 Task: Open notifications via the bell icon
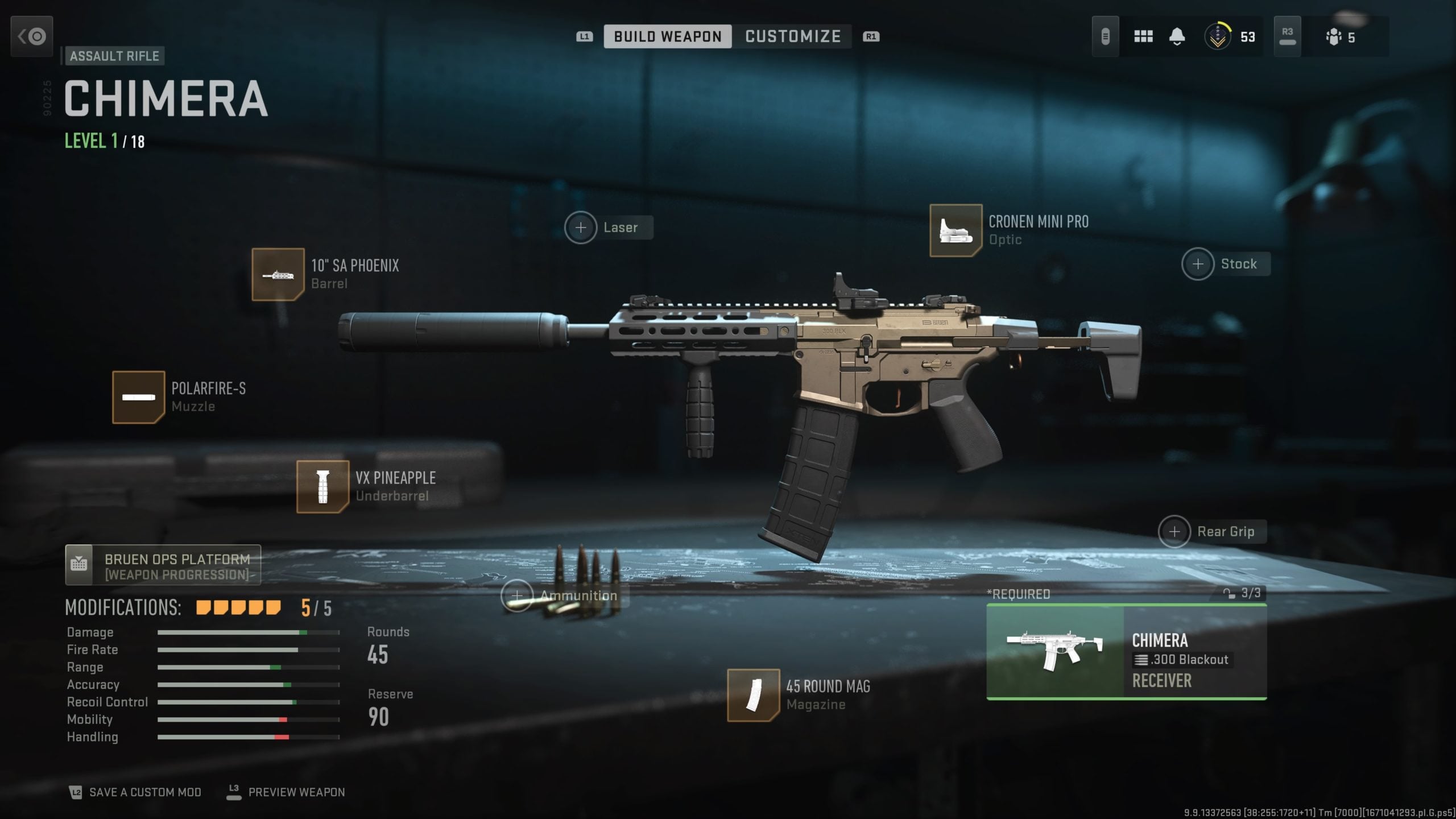(x=1177, y=36)
